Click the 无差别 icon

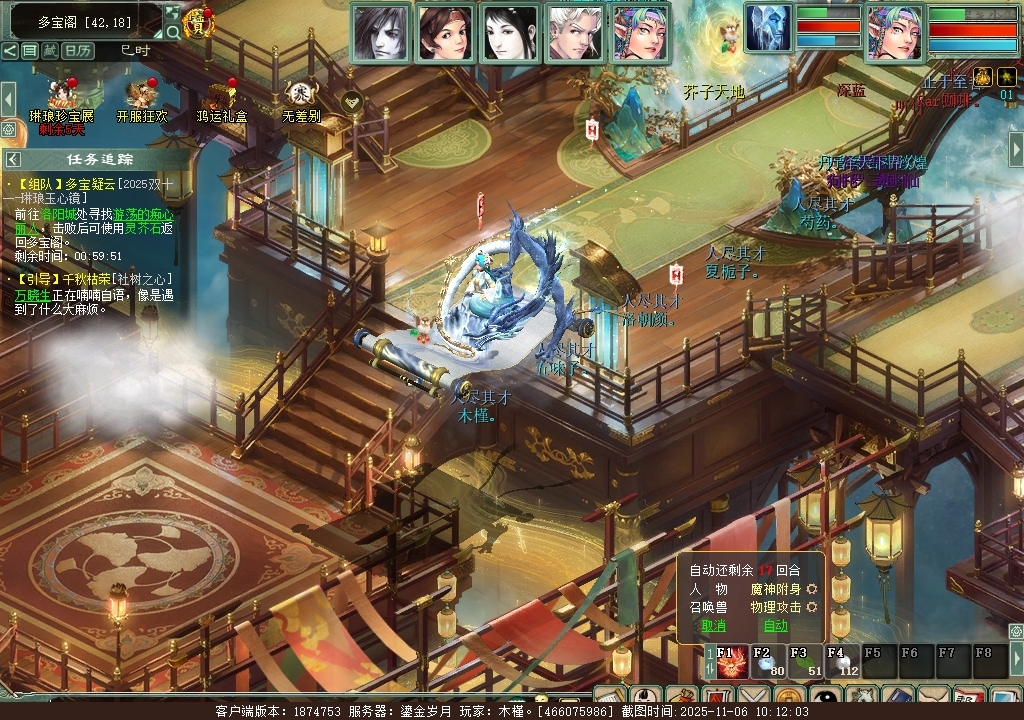(x=300, y=96)
